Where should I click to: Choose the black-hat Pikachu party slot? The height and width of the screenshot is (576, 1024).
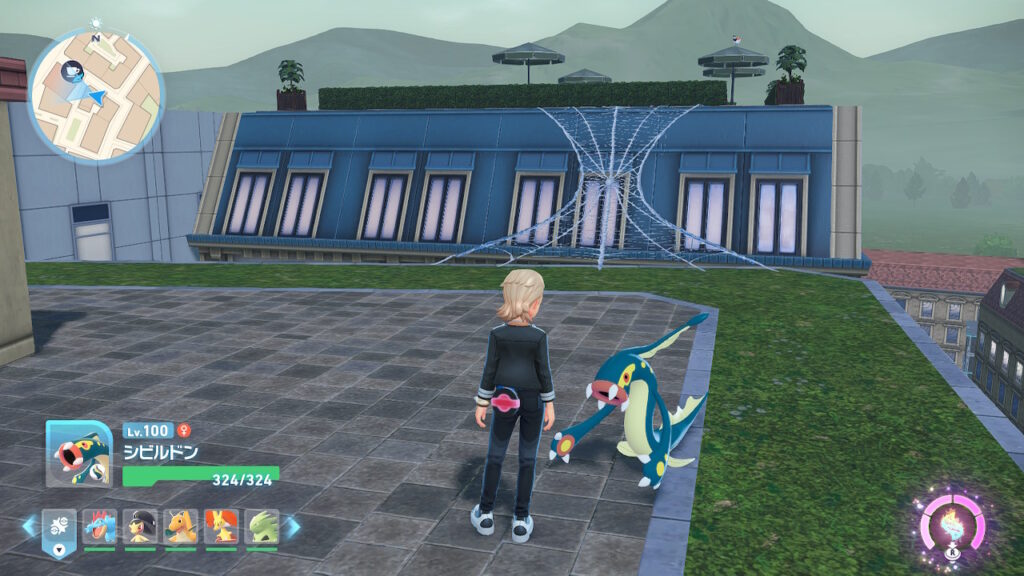140,526
